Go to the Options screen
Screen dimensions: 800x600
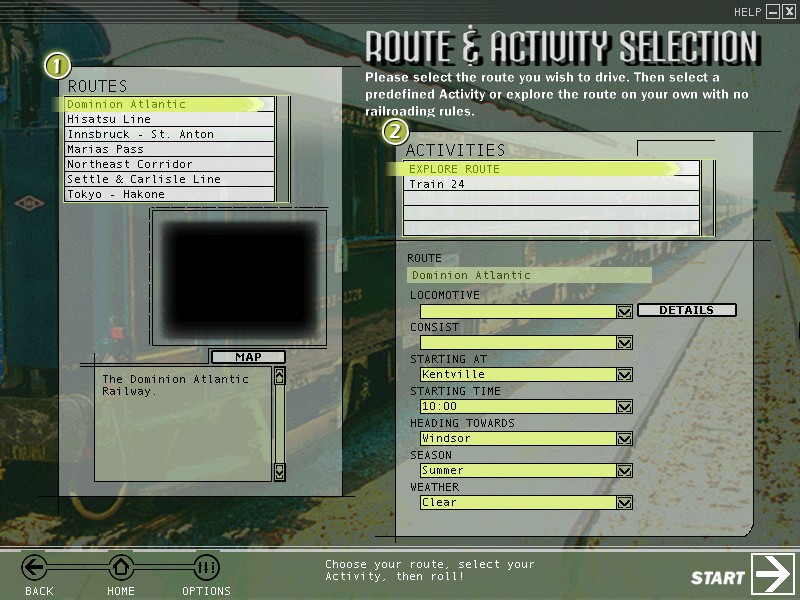[x=206, y=569]
